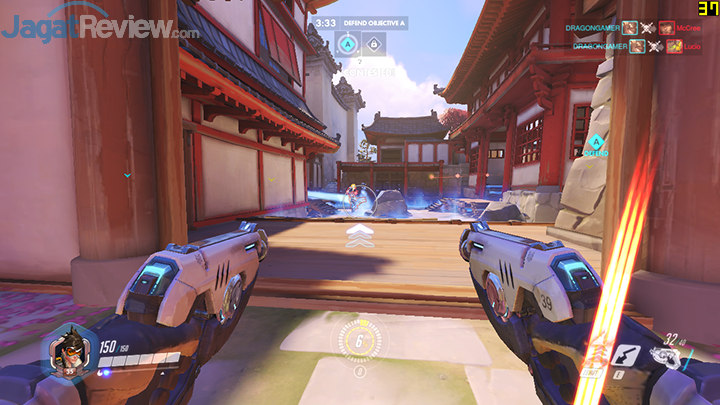Click the objective A waypoint marker
720x405 pixels.
click(x=596, y=142)
